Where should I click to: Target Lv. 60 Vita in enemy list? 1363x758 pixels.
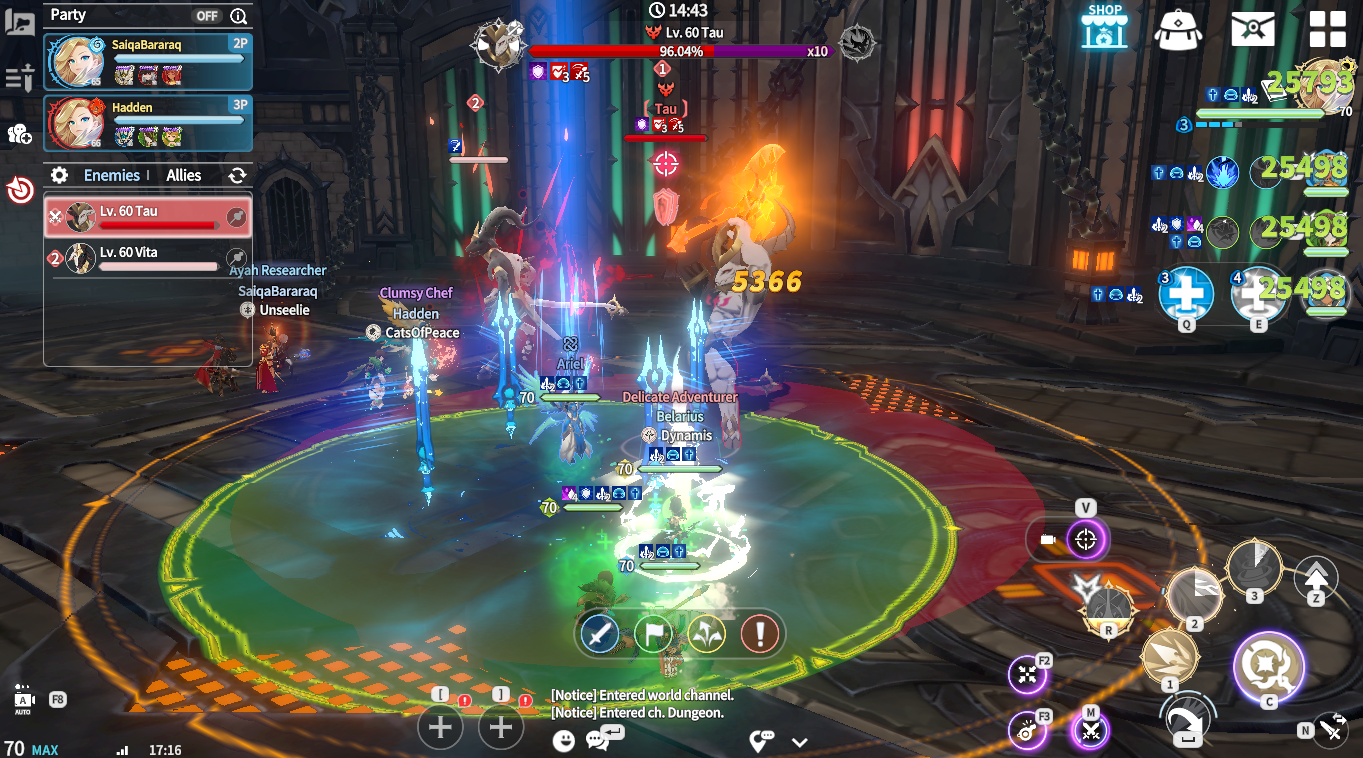(x=148, y=258)
